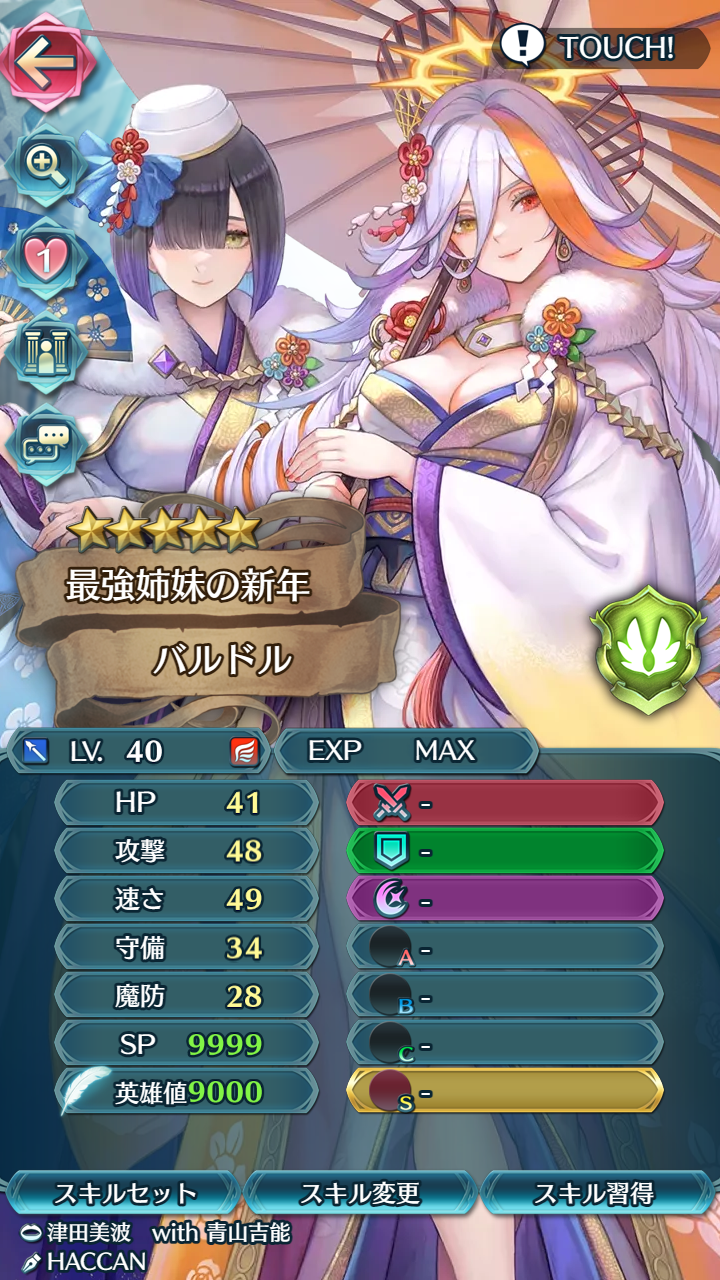This screenshot has height=1280, width=720.
Task: Select the empty A passive skill slot
Action: [x=505, y=947]
